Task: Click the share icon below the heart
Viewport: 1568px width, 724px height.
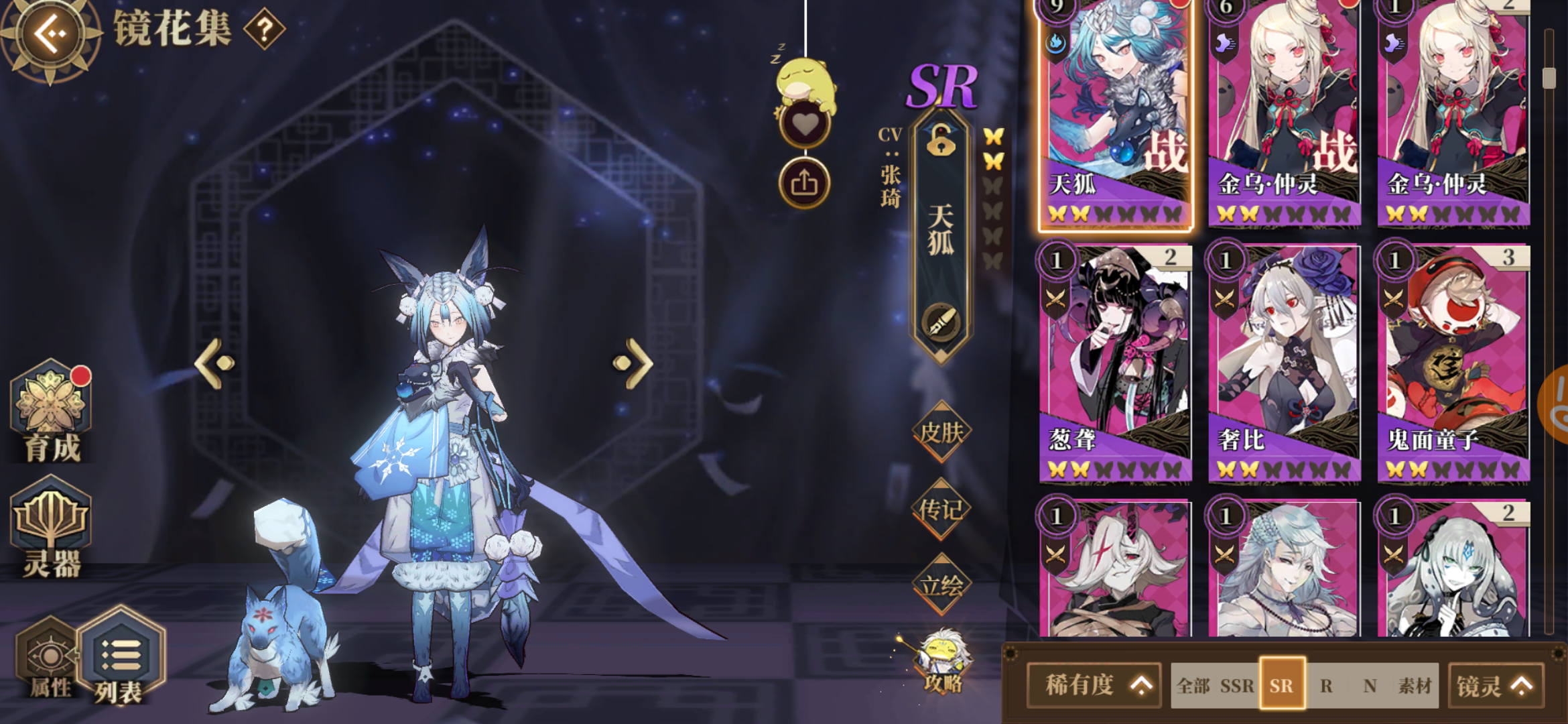Action: point(807,182)
